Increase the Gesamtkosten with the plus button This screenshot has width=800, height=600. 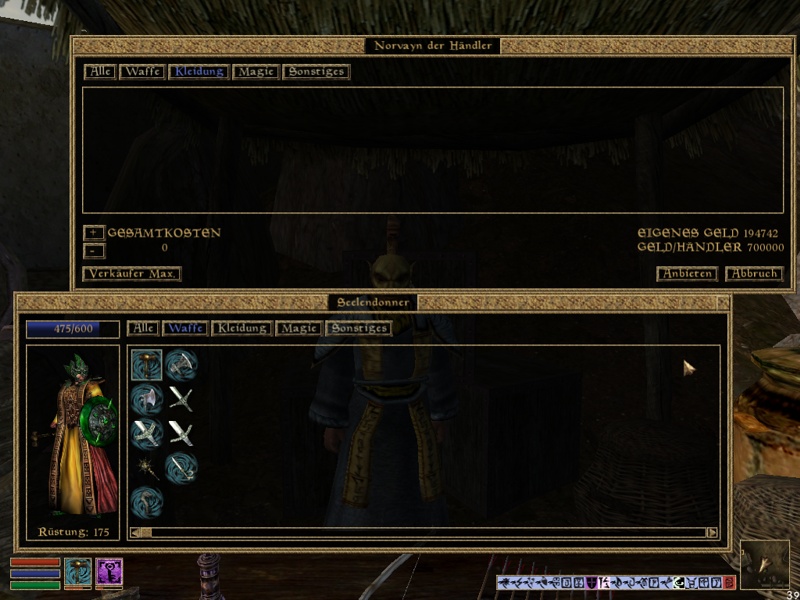click(x=93, y=233)
